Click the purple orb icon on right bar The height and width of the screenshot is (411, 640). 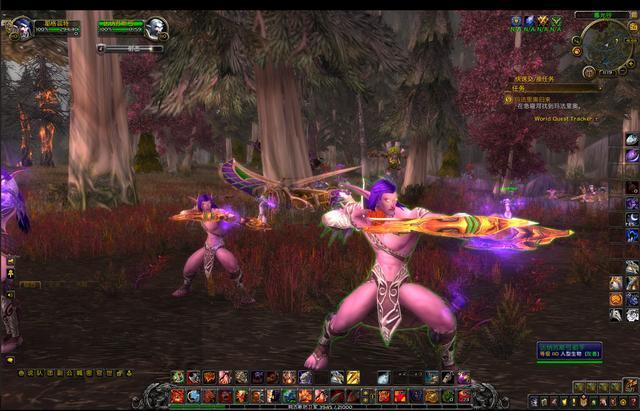coord(632,155)
